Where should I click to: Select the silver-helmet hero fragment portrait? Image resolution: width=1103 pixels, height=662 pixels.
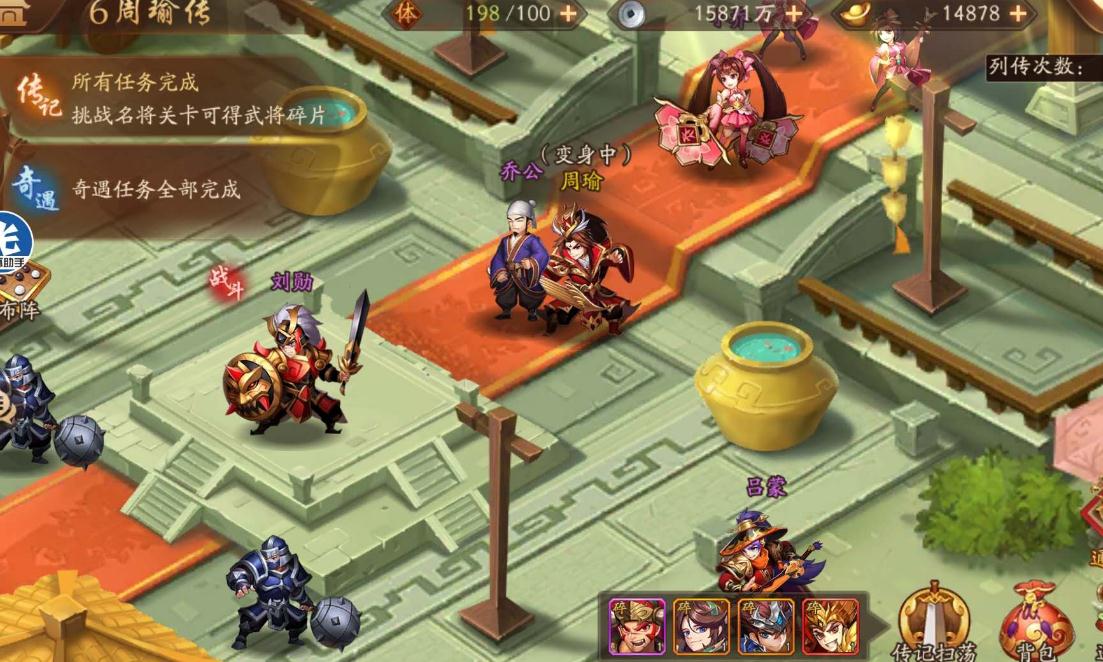click(x=766, y=626)
